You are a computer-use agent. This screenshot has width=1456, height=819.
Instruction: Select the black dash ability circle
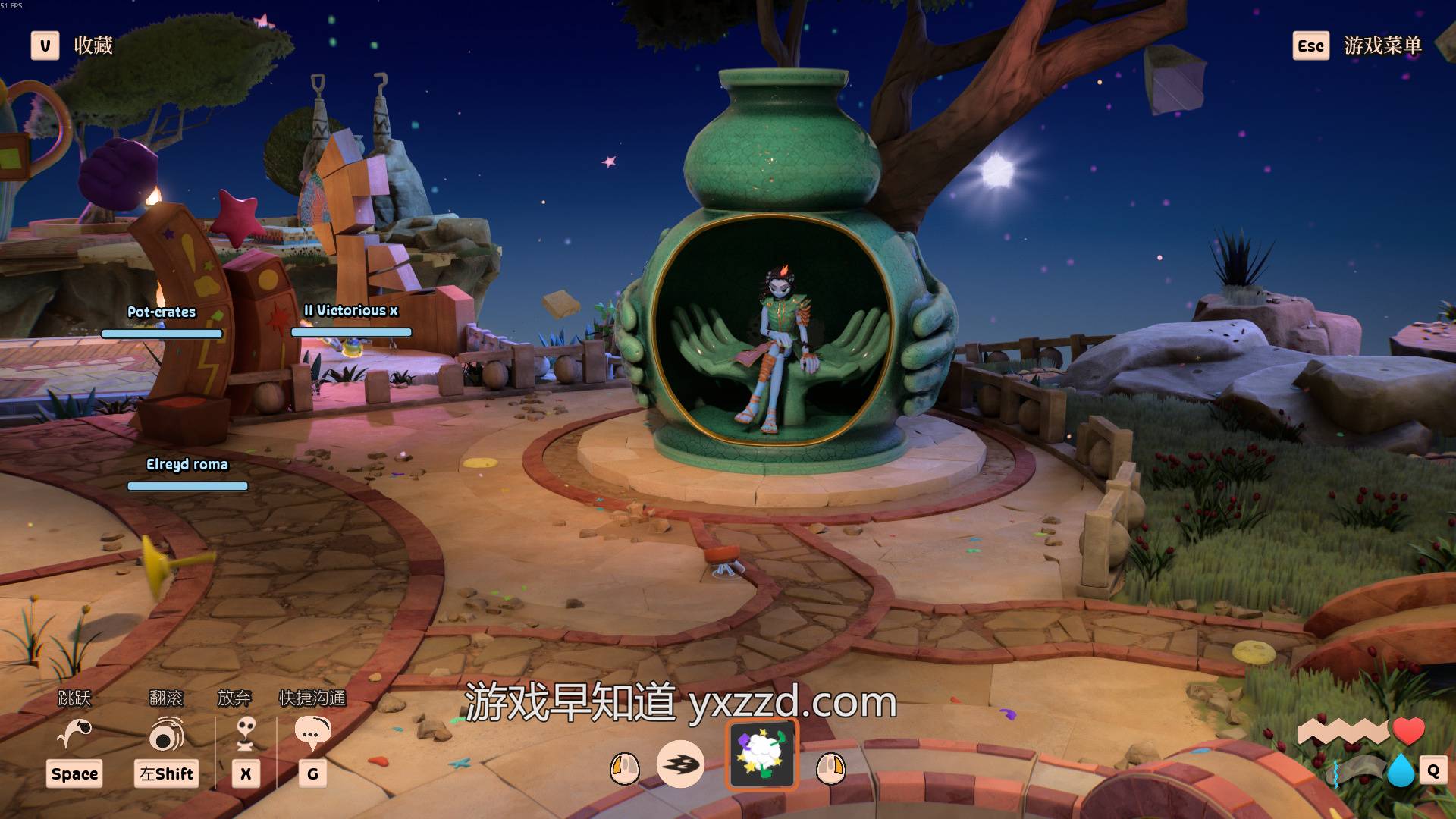[679, 764]
